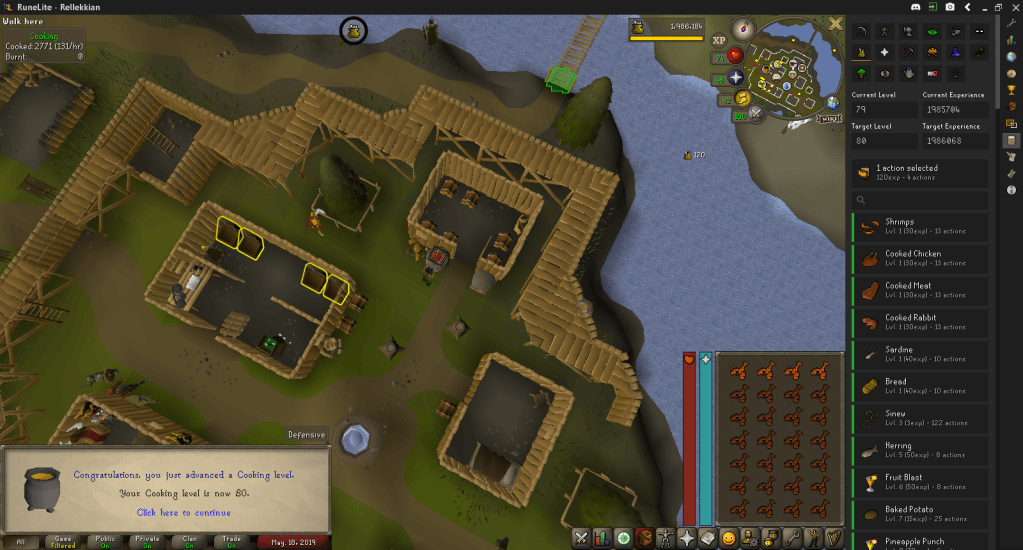Click the compass above the minimap
Screen dimensions: 1023x550
click(741, 29)
